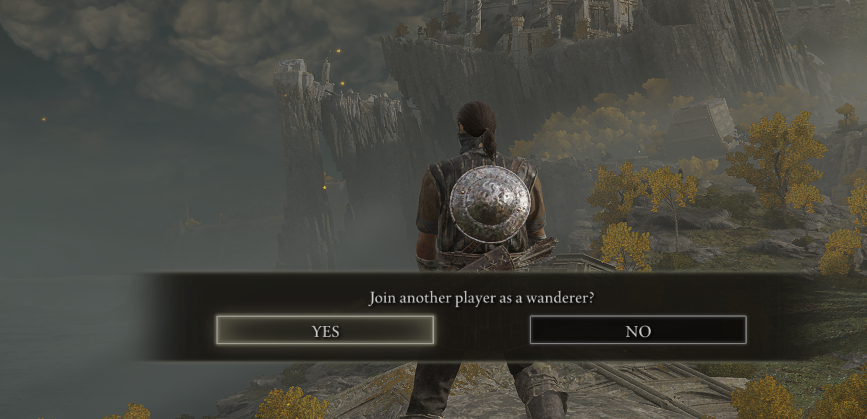Decline by choosing NO

point(638,330)
